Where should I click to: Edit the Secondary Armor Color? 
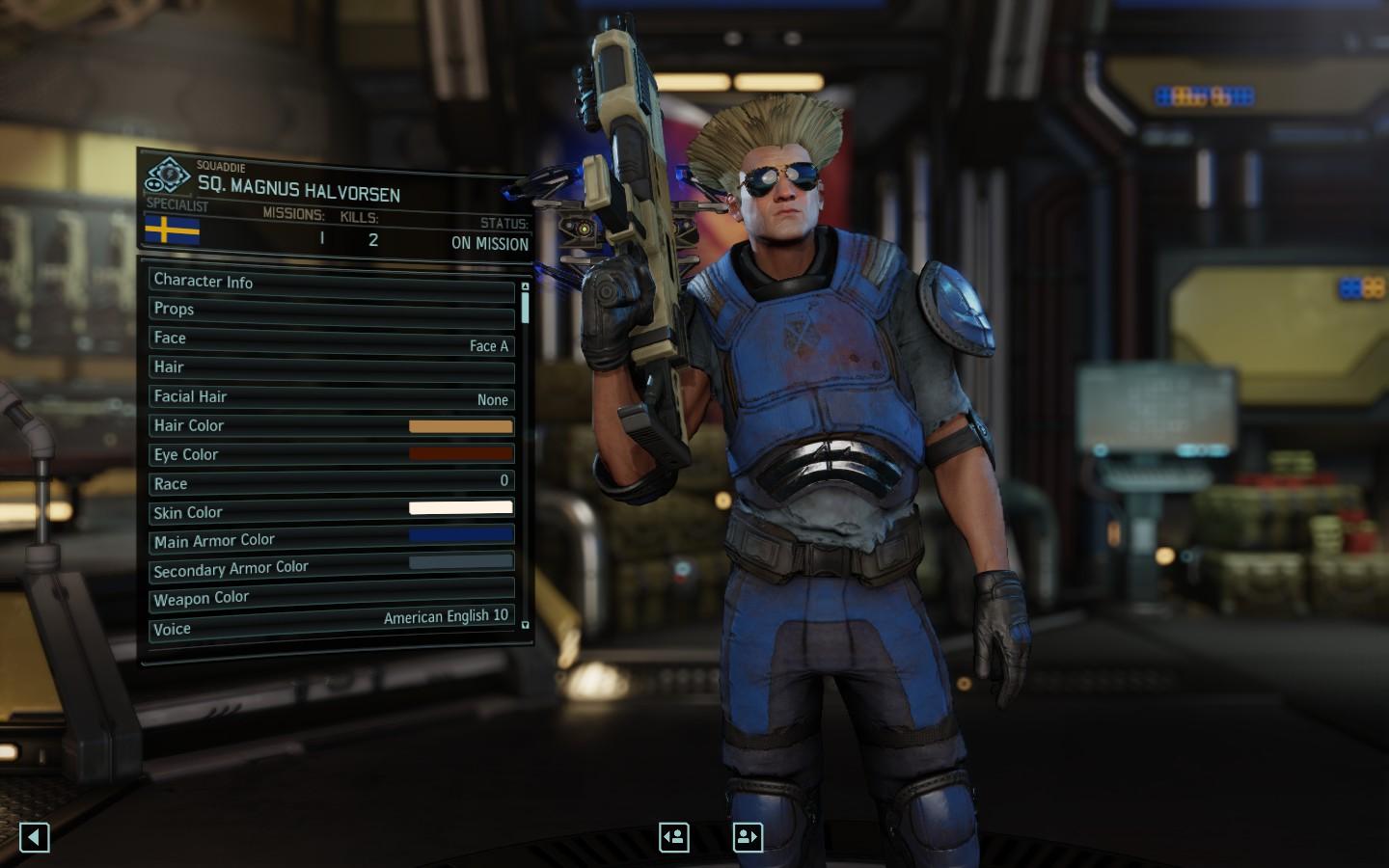(x=460, y=561)
